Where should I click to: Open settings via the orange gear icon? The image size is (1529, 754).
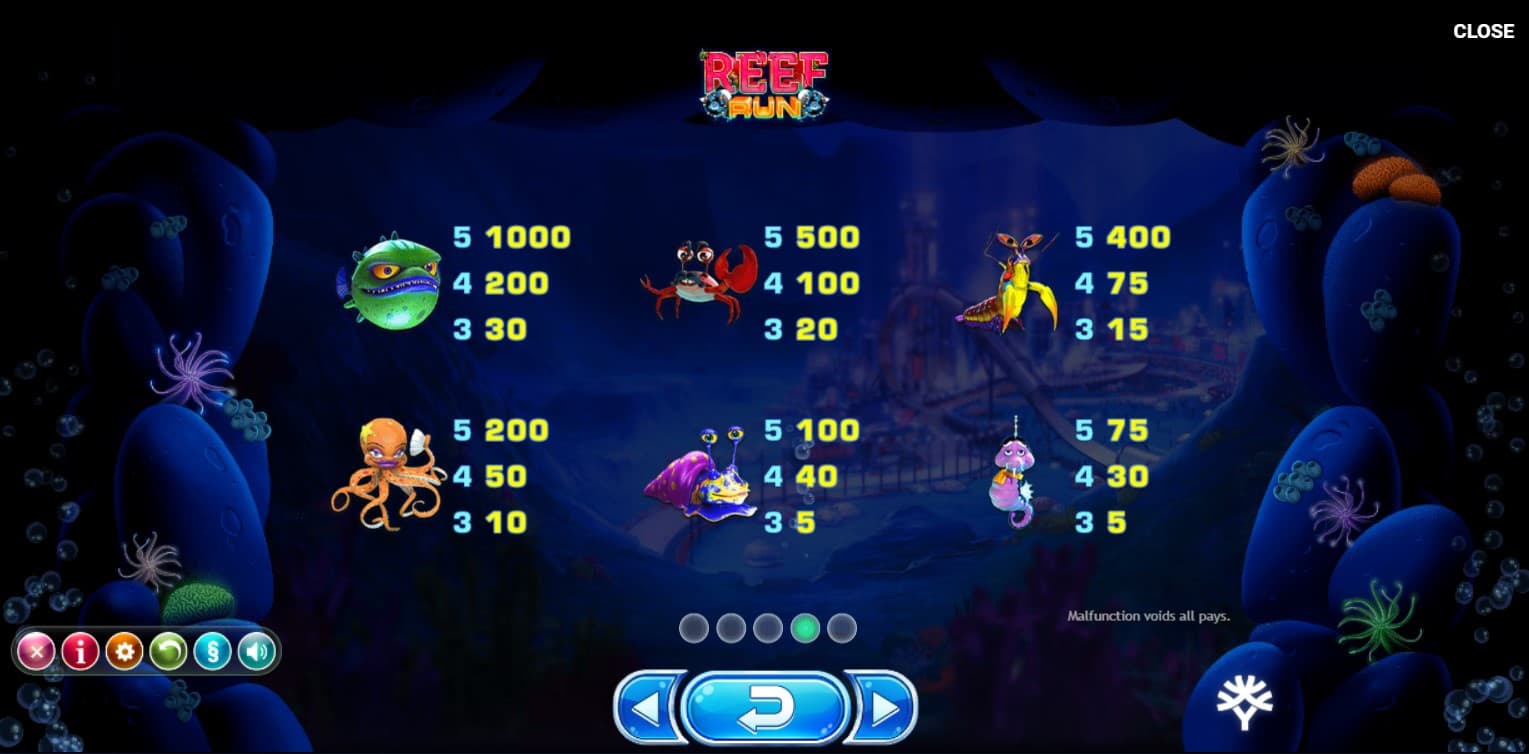[x=124, y=653]
